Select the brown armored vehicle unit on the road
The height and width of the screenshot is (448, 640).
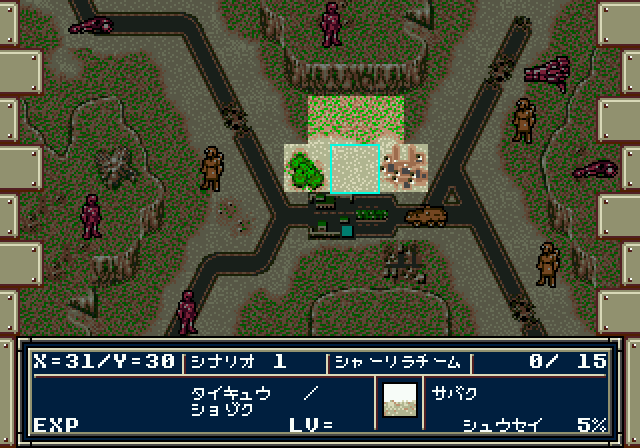[x=426, y=215]
